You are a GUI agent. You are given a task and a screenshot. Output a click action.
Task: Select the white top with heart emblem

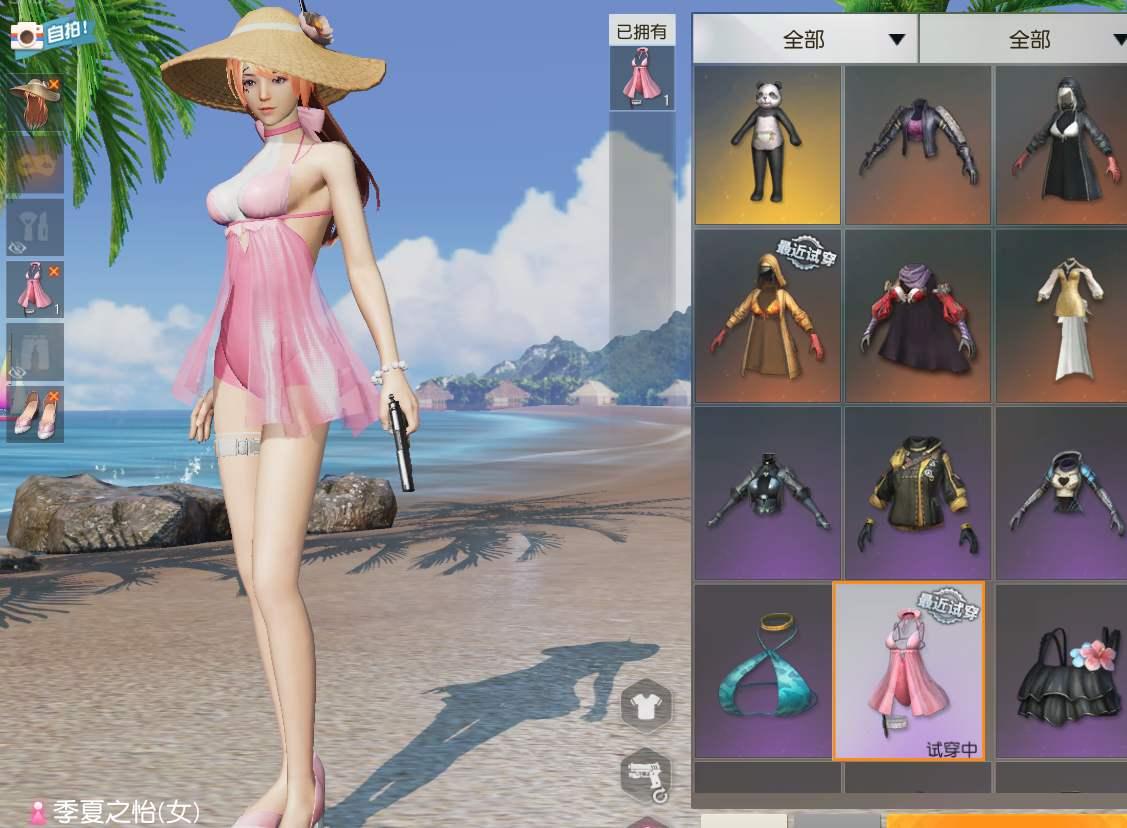coord(1061,493)
